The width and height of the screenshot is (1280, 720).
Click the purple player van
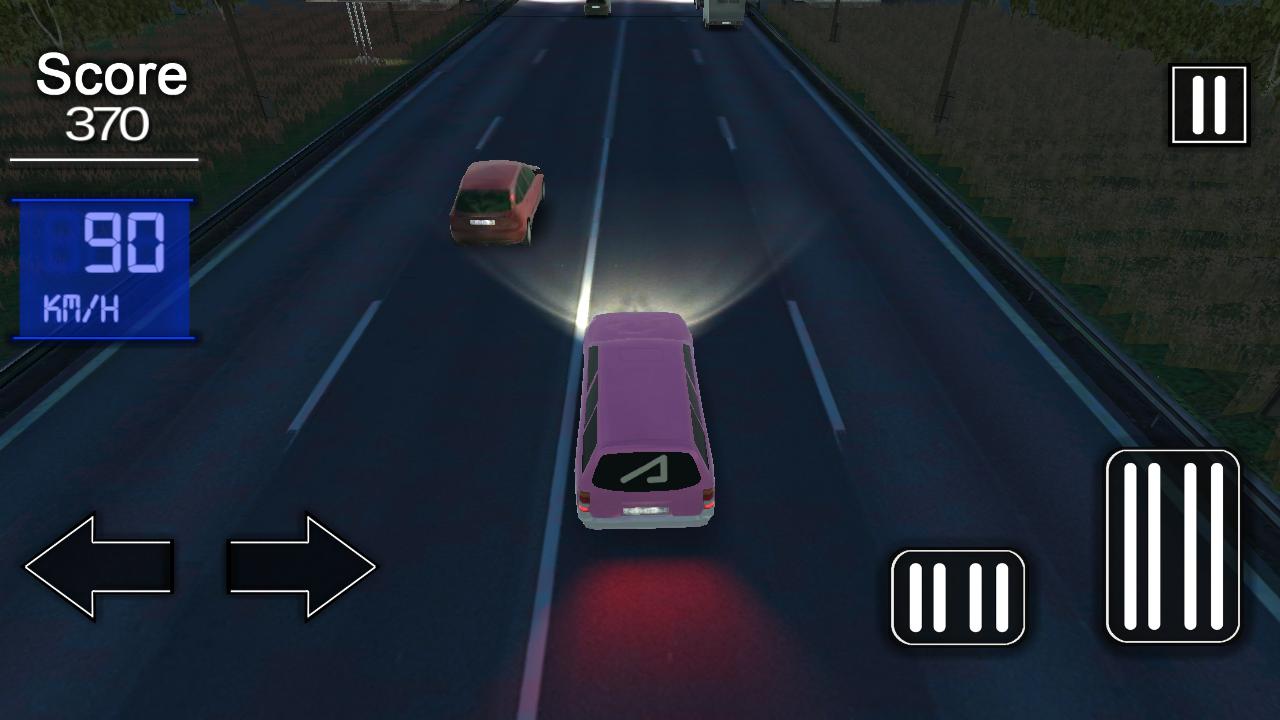click(x=645, y=420)
